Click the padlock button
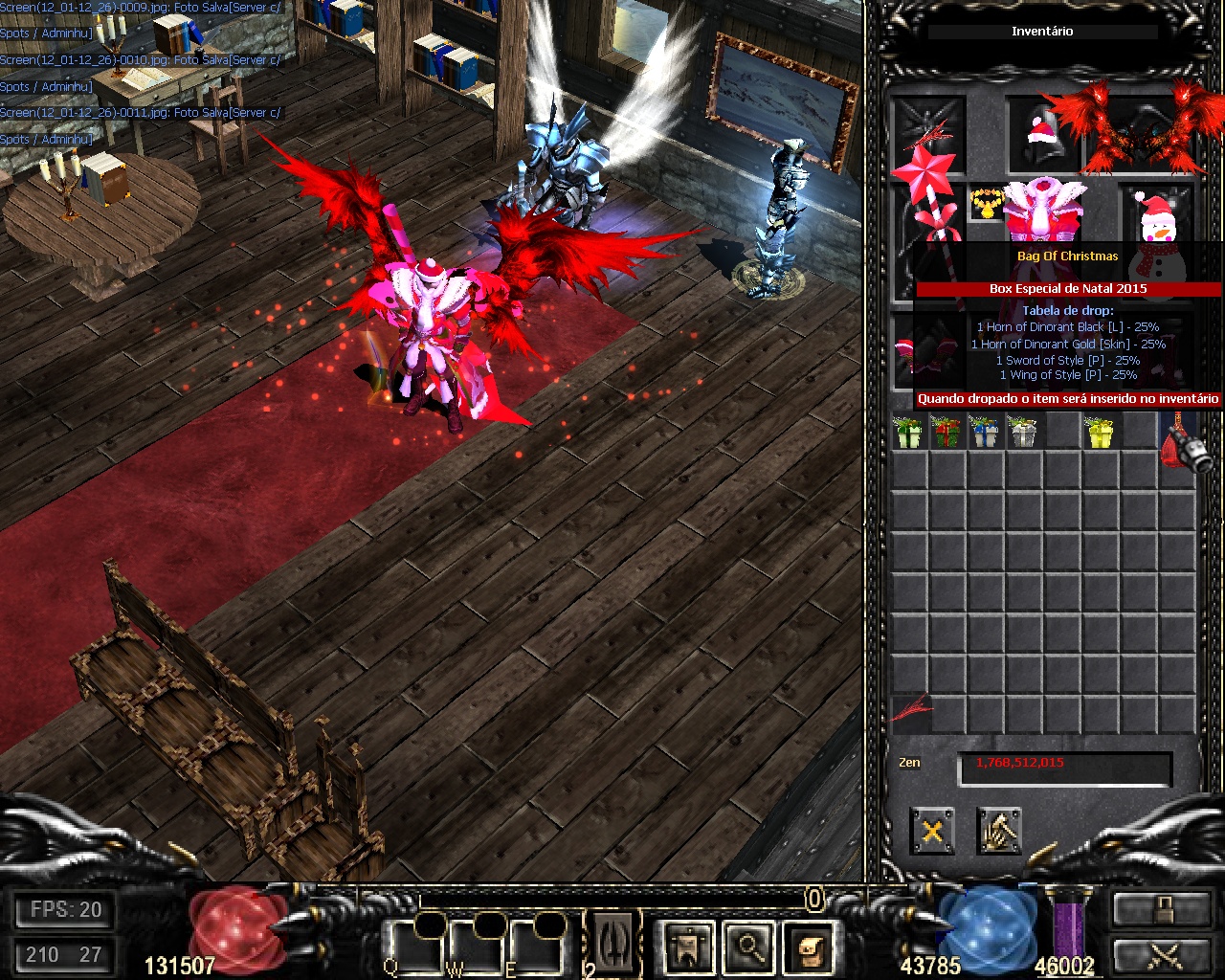The width and height of the screenshot is (1225, 980). [1161, 909]
